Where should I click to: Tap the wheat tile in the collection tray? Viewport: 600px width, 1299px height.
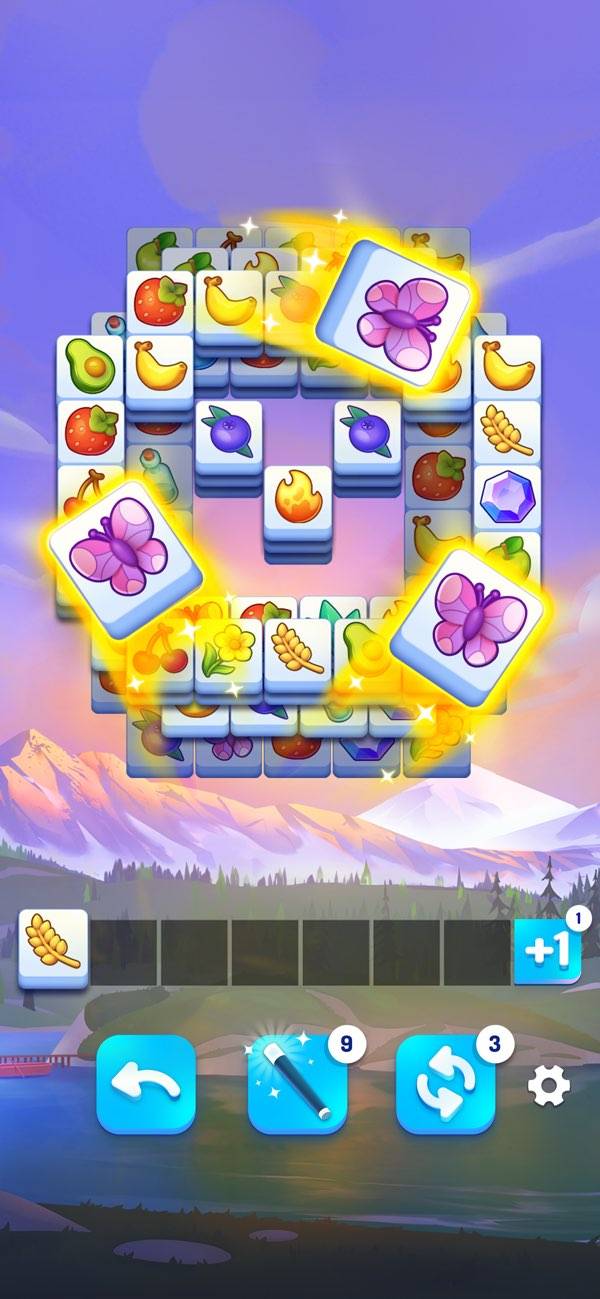pyautogui.click(x=53, y=945)
